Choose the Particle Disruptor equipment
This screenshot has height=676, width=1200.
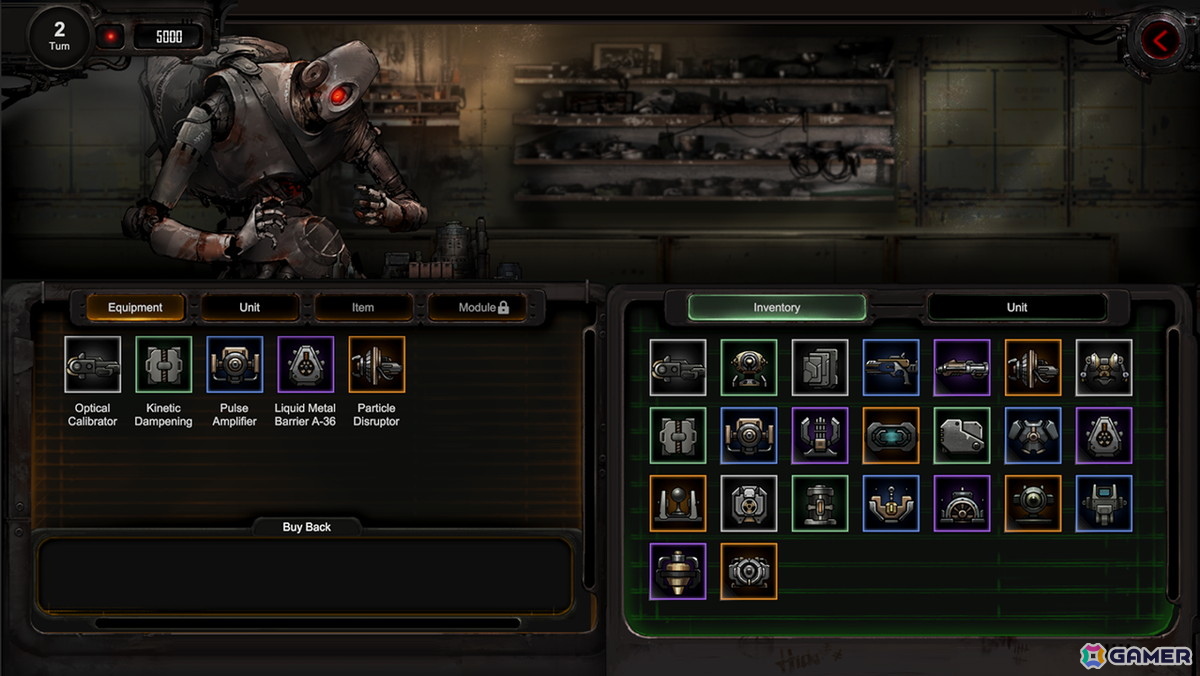click(x=377, y=364)
